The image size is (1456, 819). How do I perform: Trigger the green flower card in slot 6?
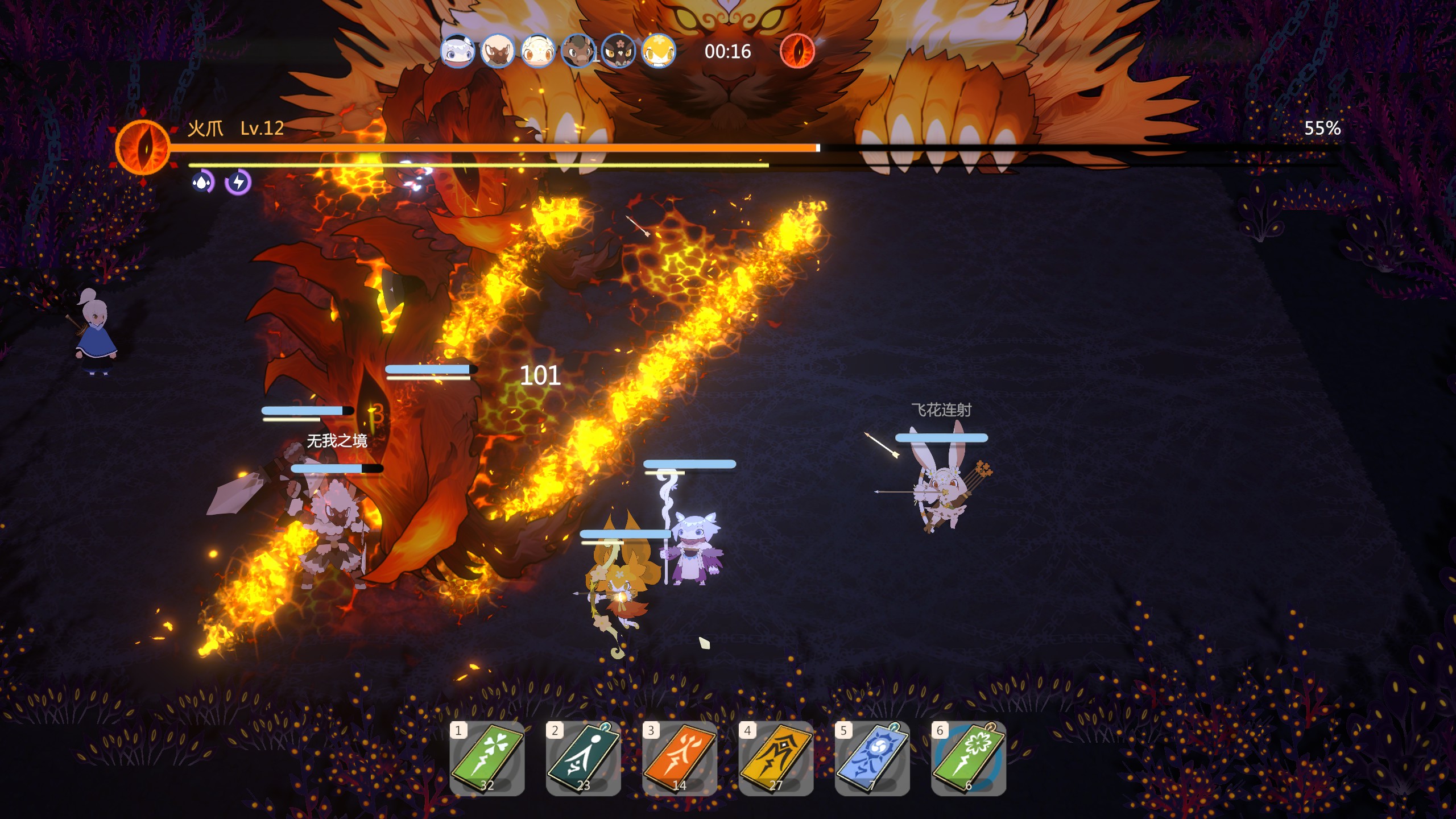[x=968, y=758]
